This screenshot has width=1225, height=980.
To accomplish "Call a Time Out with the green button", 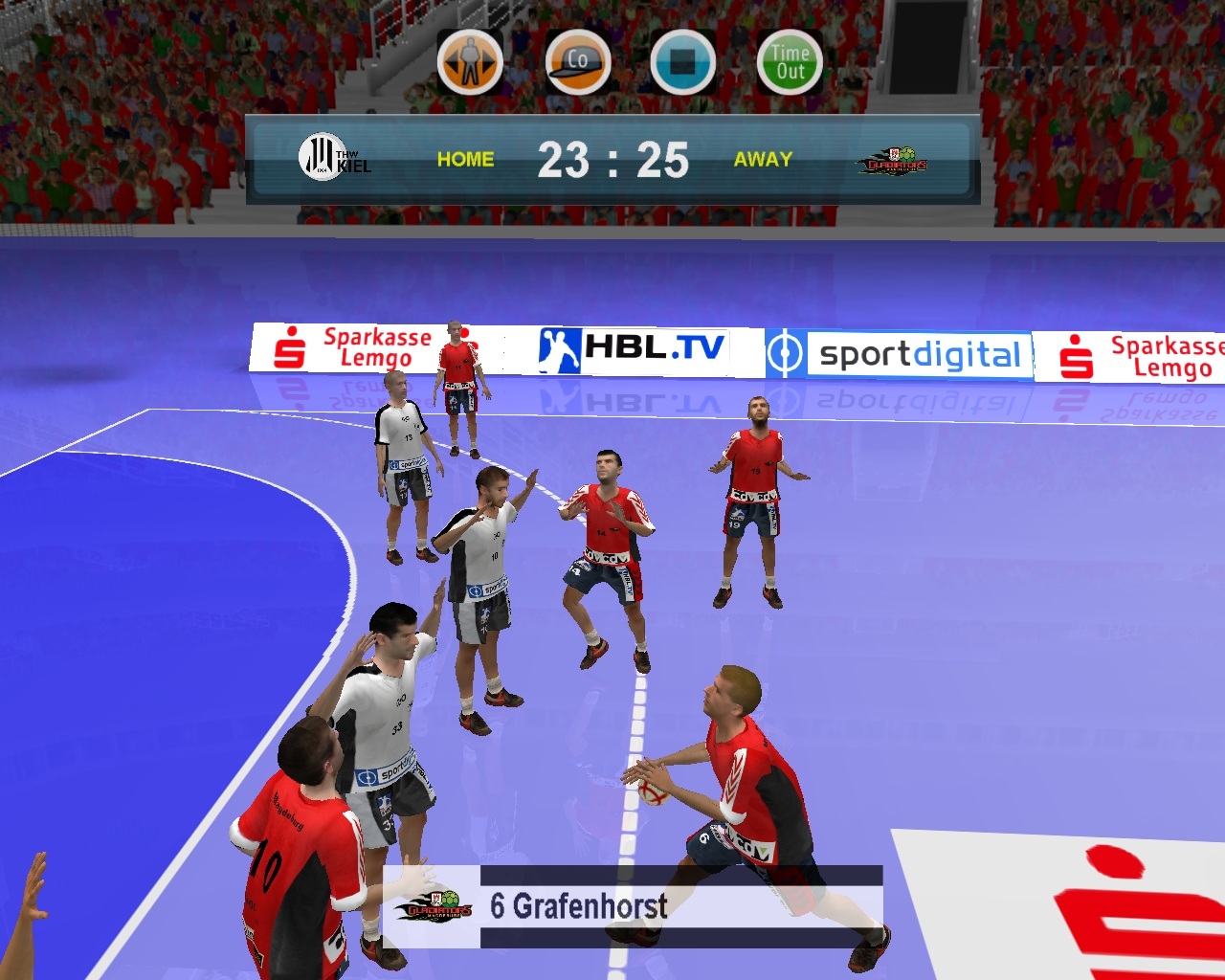I will (x=790, y=63).
